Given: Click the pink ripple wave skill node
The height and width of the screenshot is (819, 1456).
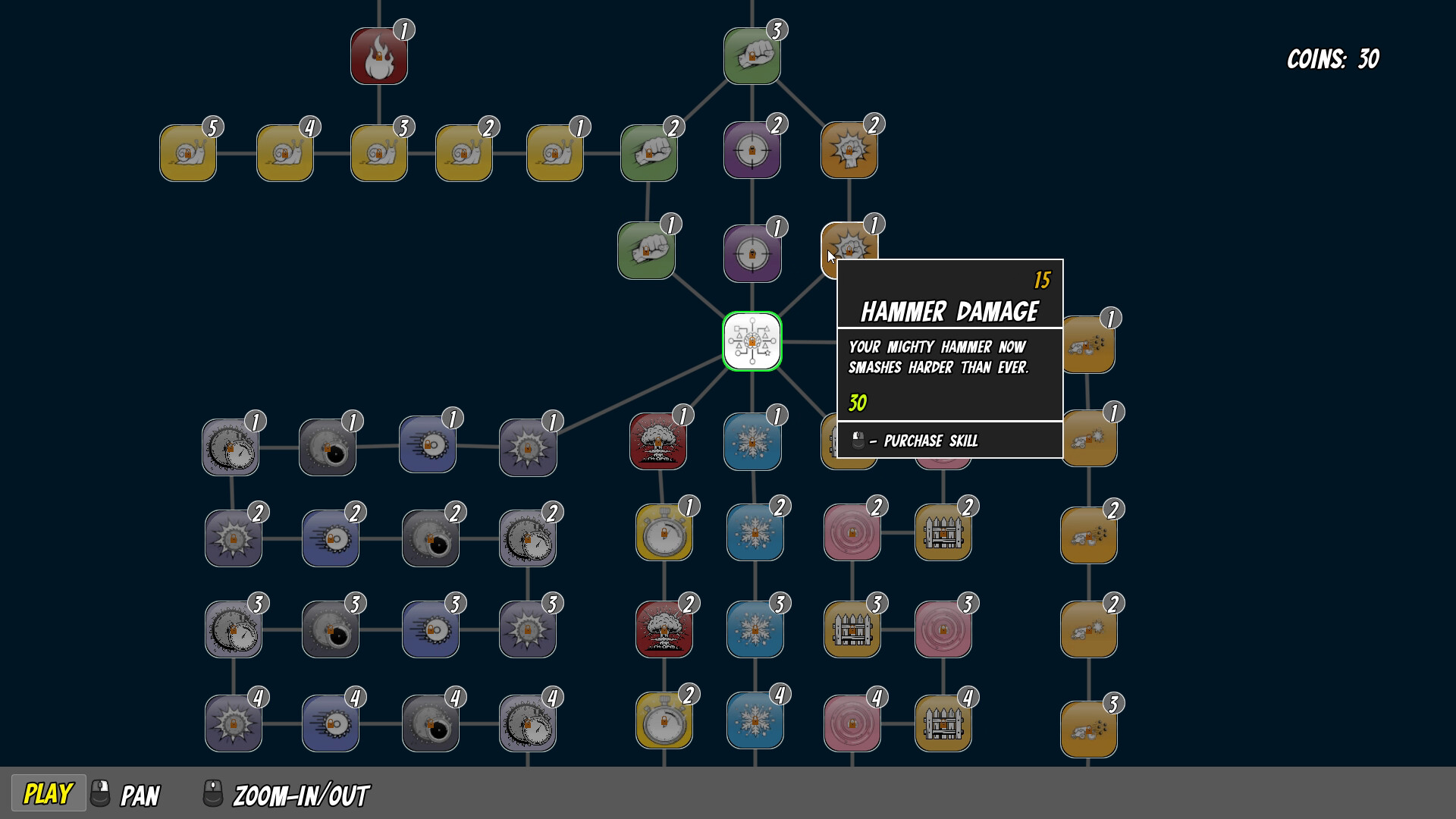Looking at the screenshot, I should [852, 531].
